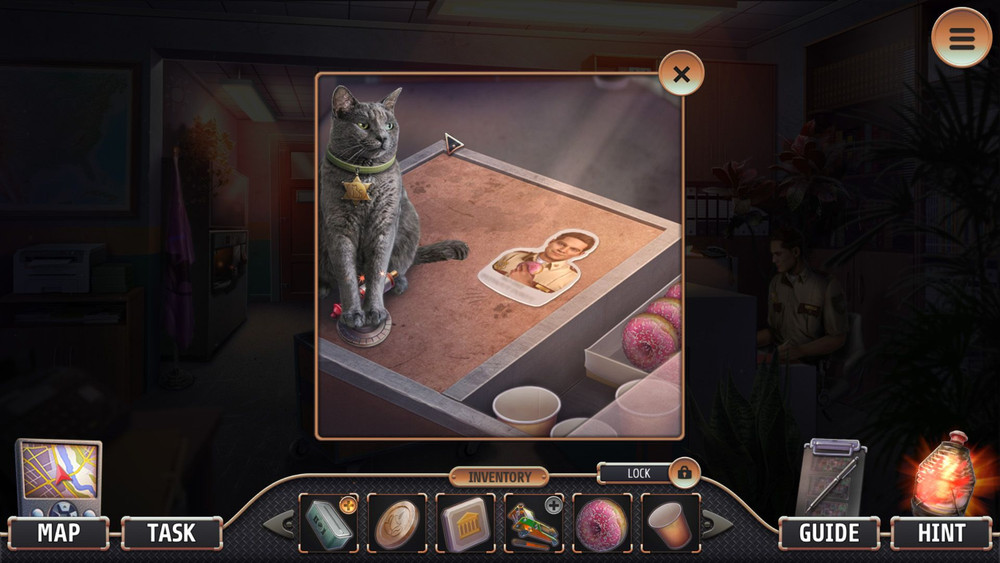Viewport: 1000px width, 563px height.
Task: Close the cat close-up popup
Action: [681, 73]
